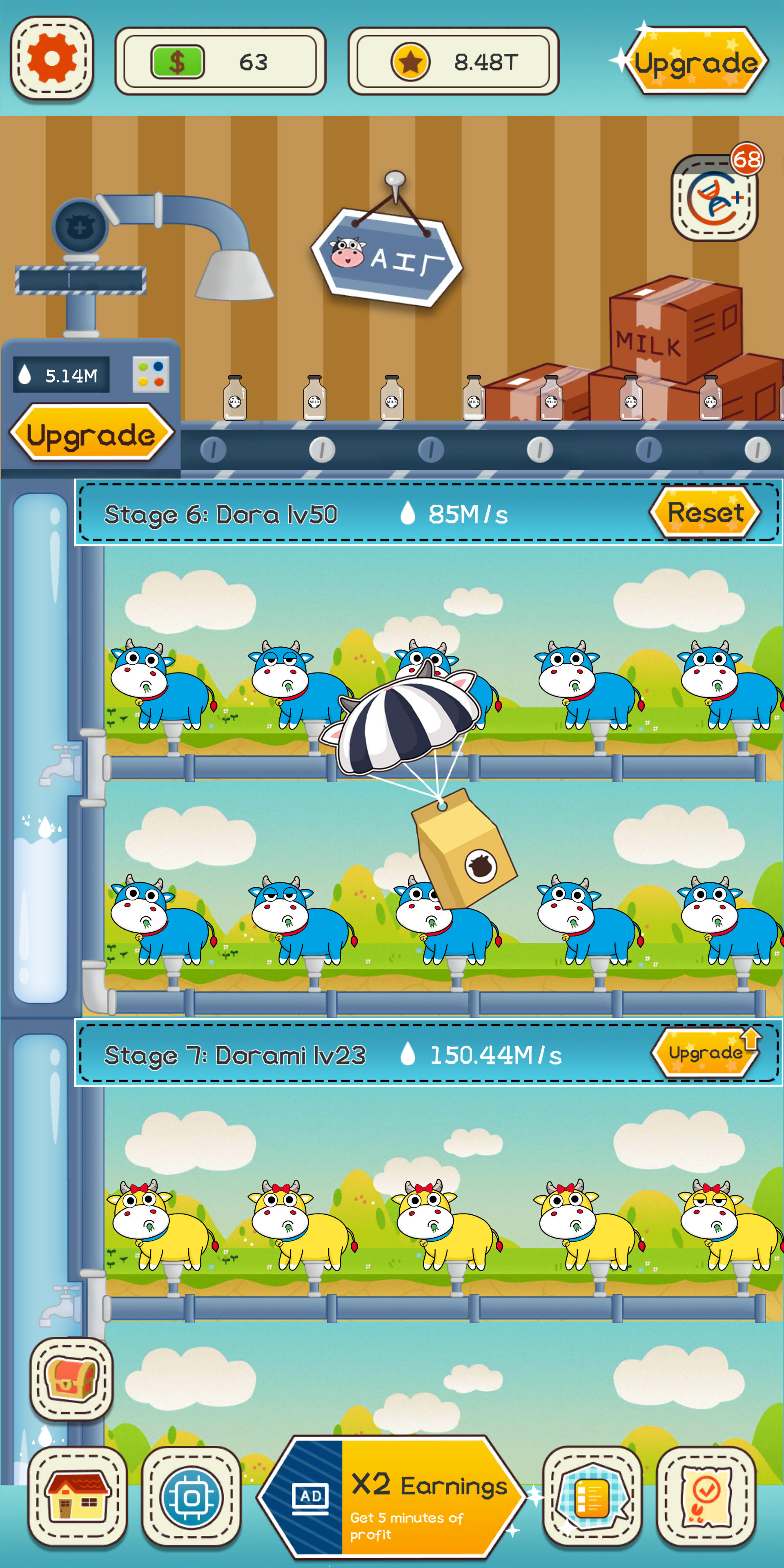Click the green dollar bill icon
The height and width of the screenshot is (1568, 784).
pyautogui.click(x=178, y=61)
